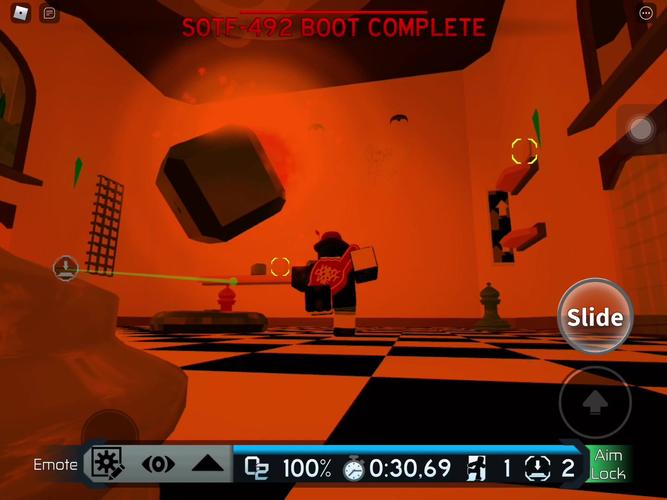
Task: Open the Emote menu
Action: coord(55,465)
